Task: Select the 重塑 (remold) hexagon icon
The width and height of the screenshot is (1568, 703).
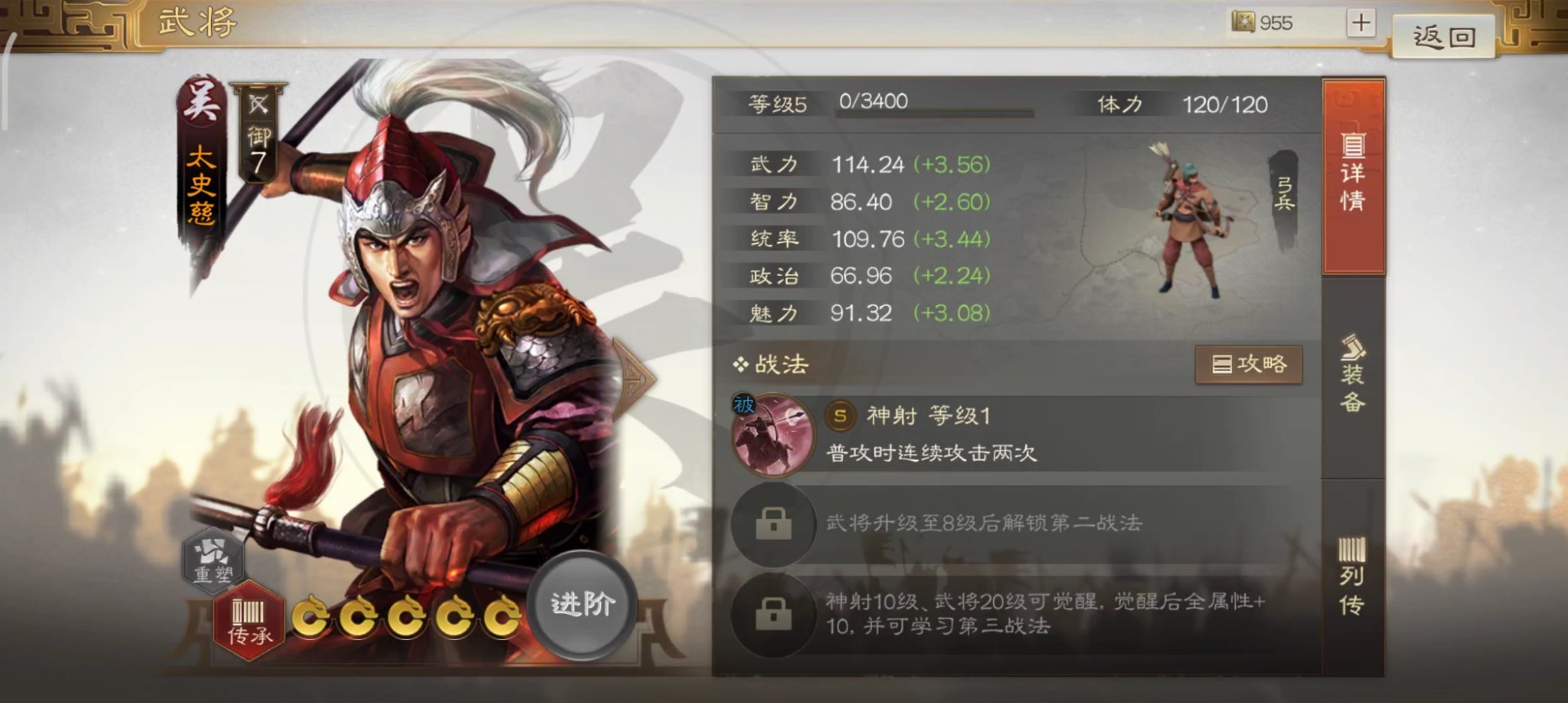Action: point(213,563)
